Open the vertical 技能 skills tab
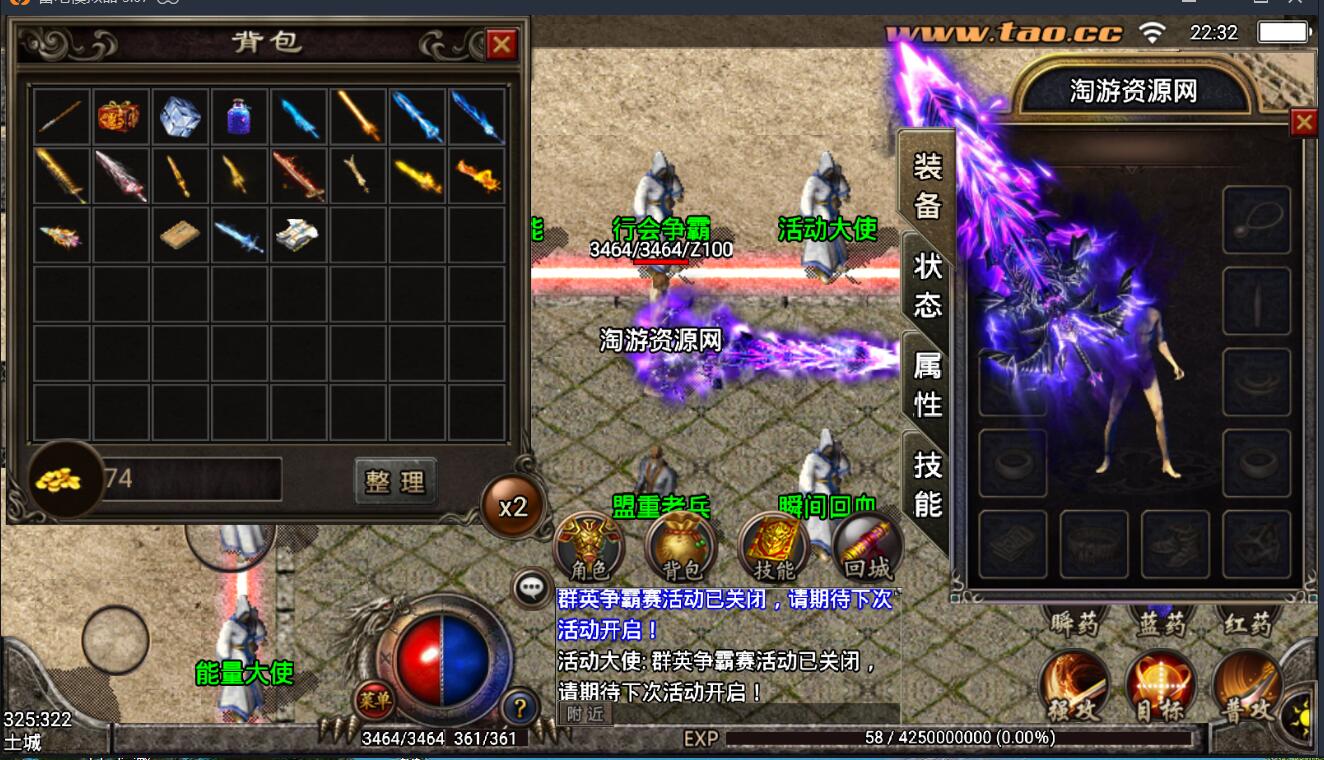 tap(927, 484)
